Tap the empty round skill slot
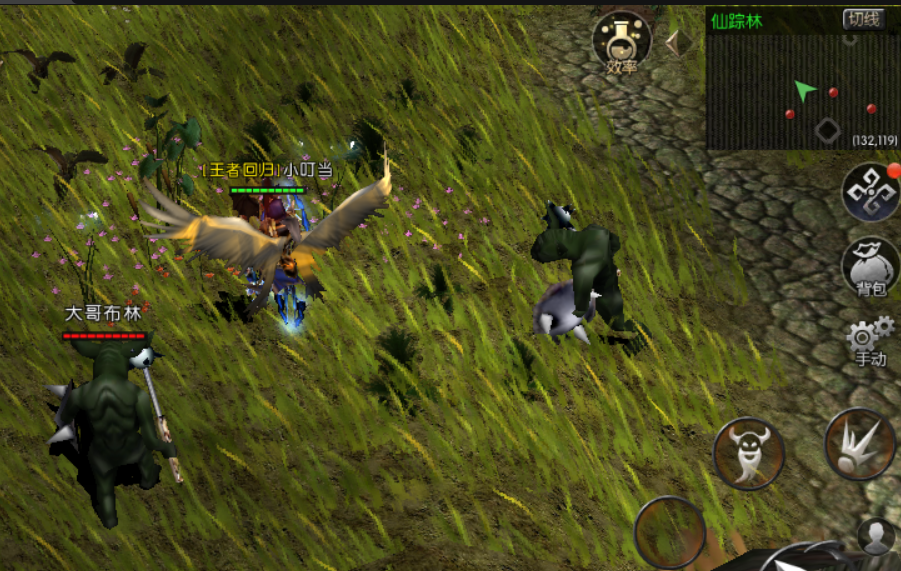 tap(670, 530)
